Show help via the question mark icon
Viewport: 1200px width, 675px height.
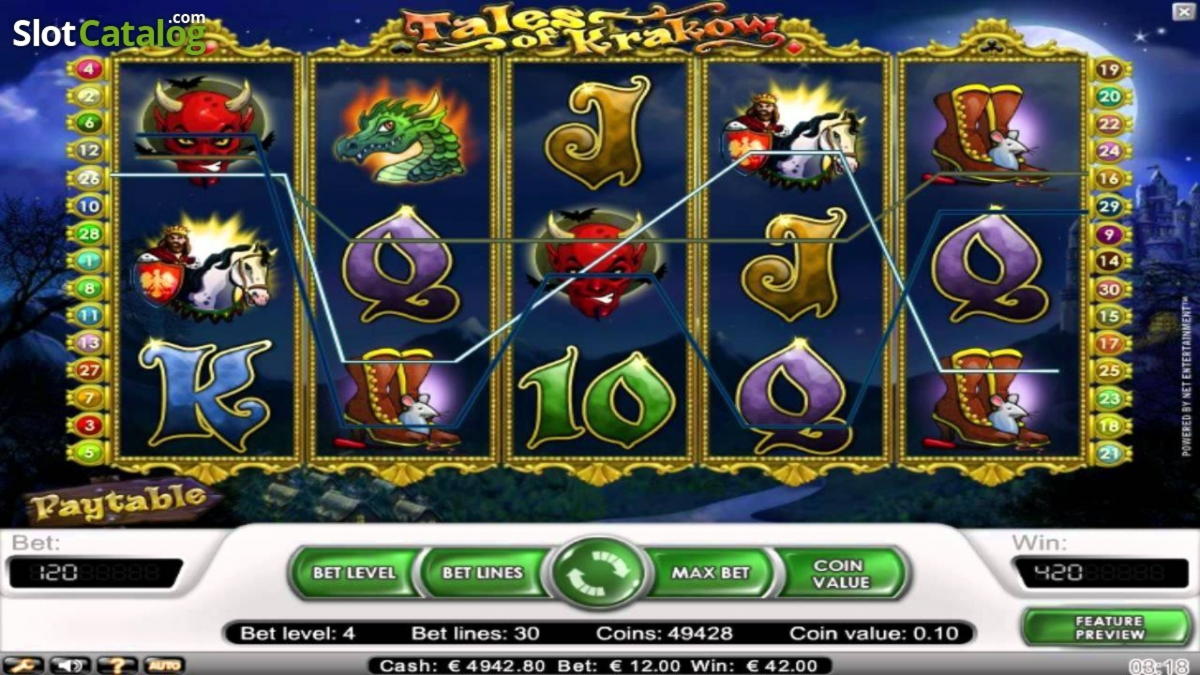click(x=116, y=665)
